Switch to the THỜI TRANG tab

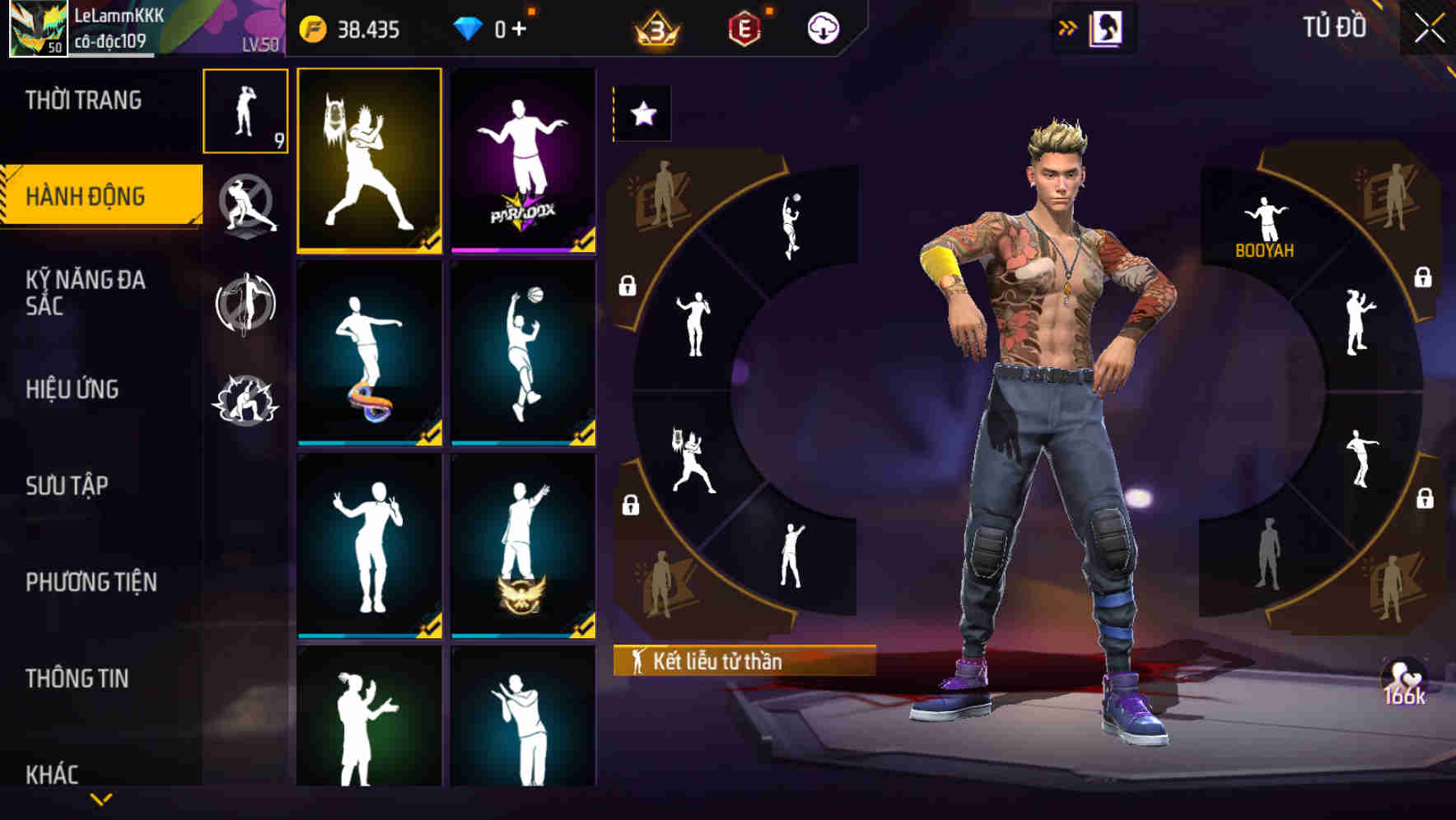tap(82, 99)
